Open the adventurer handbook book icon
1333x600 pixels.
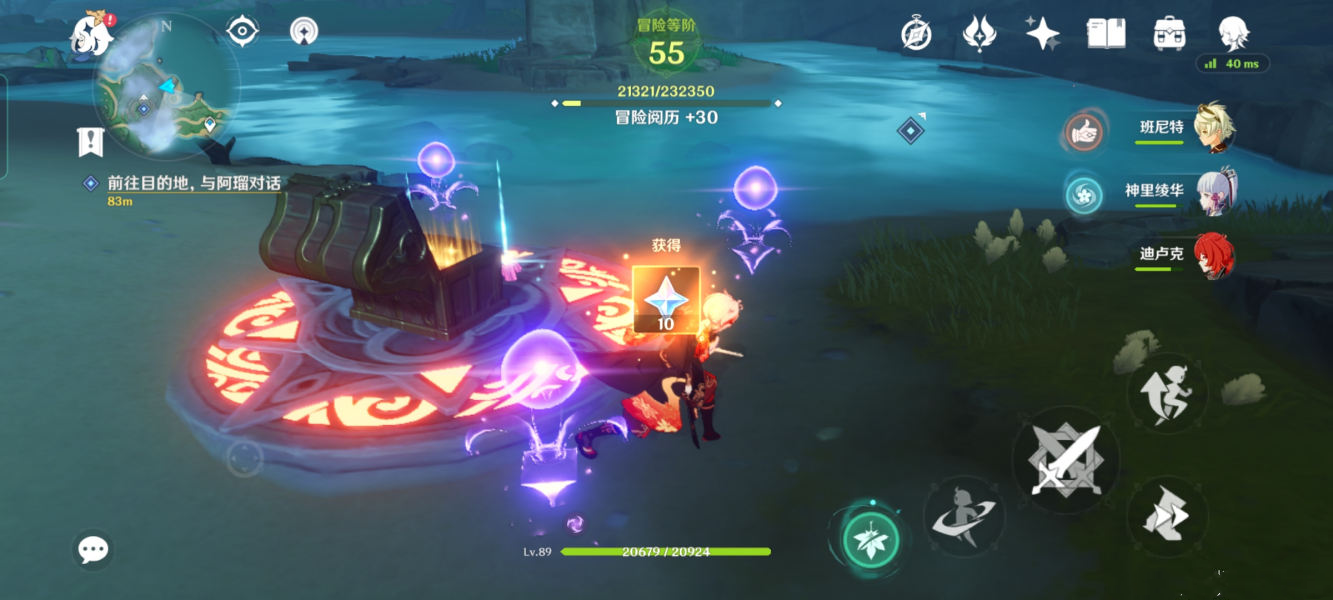click(x=1105, y=34)
